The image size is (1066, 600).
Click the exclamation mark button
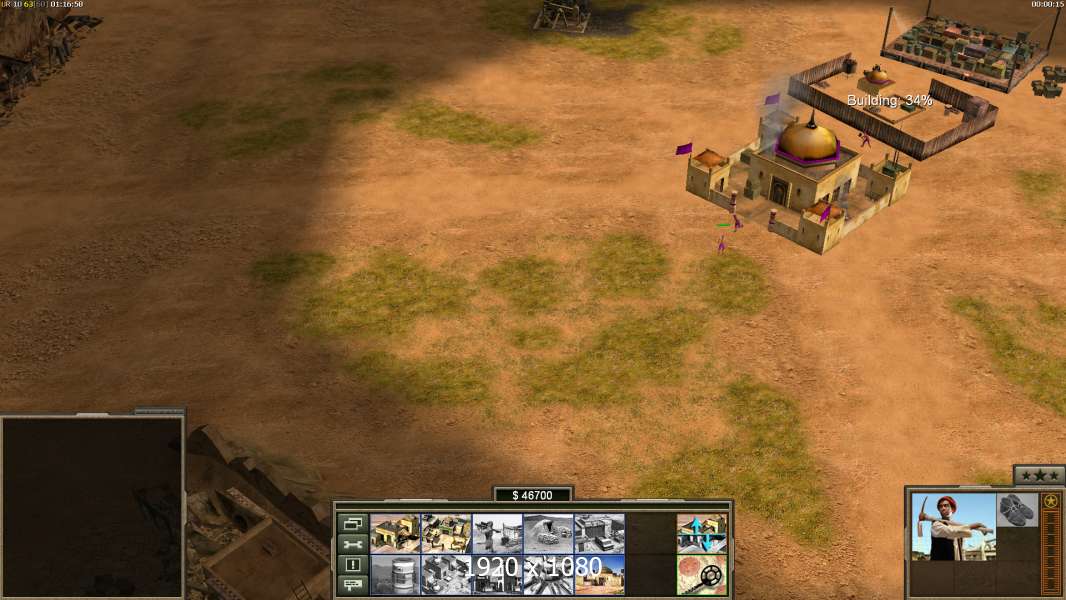(x=352, y=565)
